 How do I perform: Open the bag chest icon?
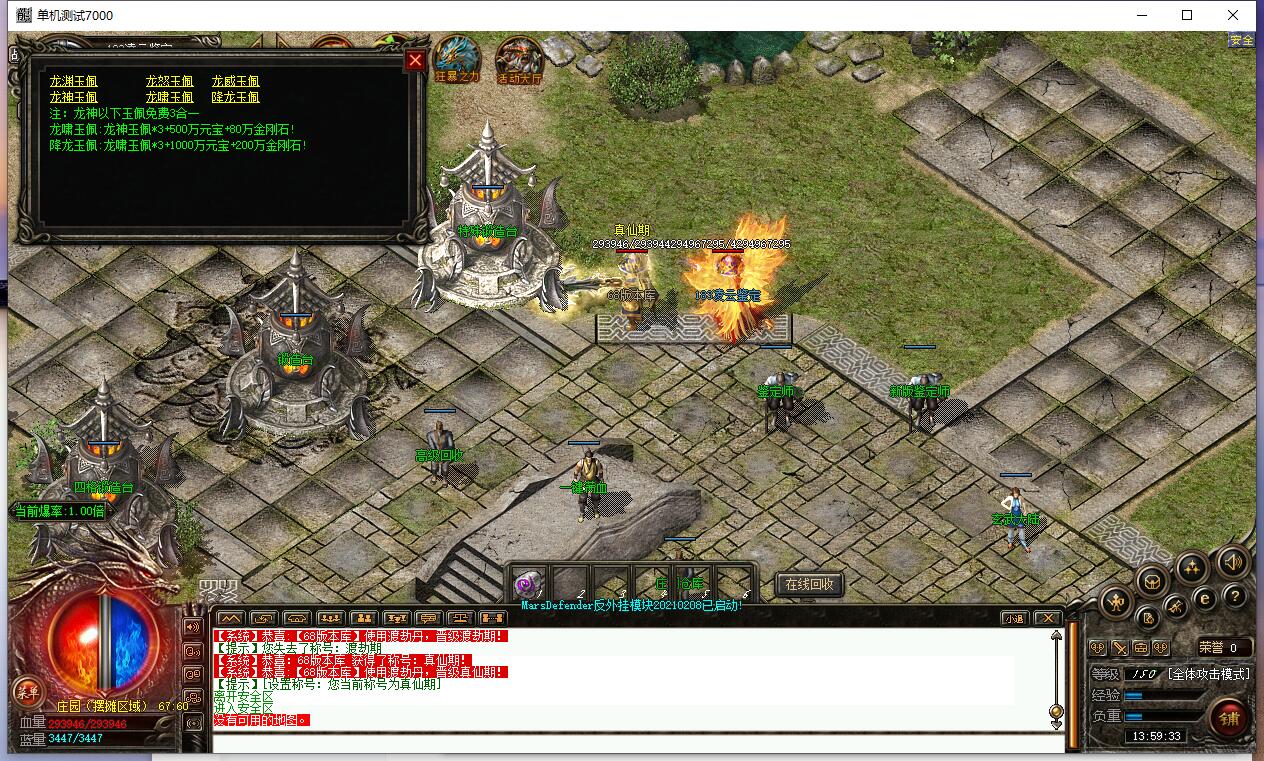pyautogui.click(x=1153, y=582)
